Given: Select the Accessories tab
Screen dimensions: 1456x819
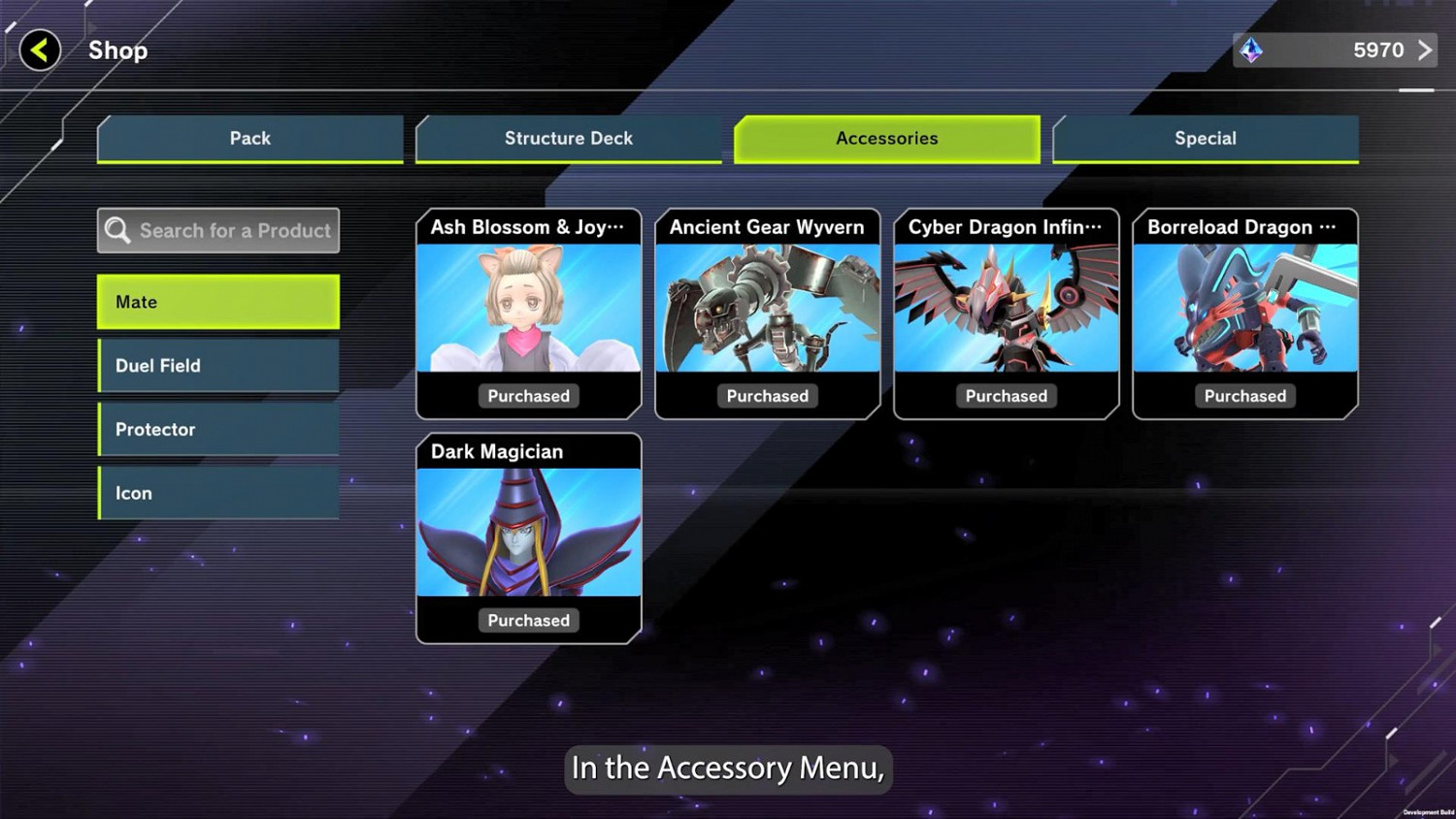Looking at the screenshot, I should tap(887, 139).
